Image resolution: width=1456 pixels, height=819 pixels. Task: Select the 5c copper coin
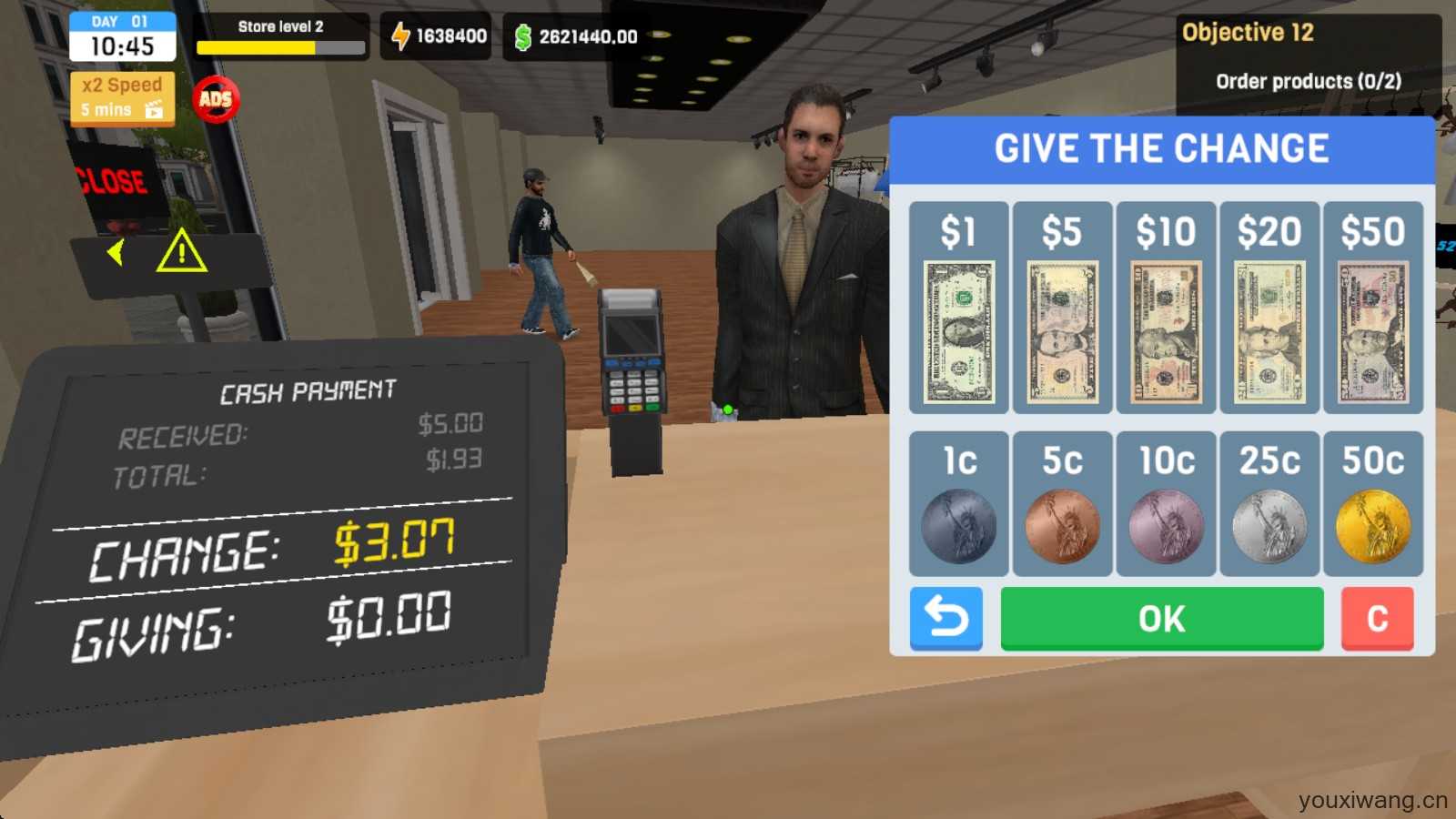point(1062,504)
